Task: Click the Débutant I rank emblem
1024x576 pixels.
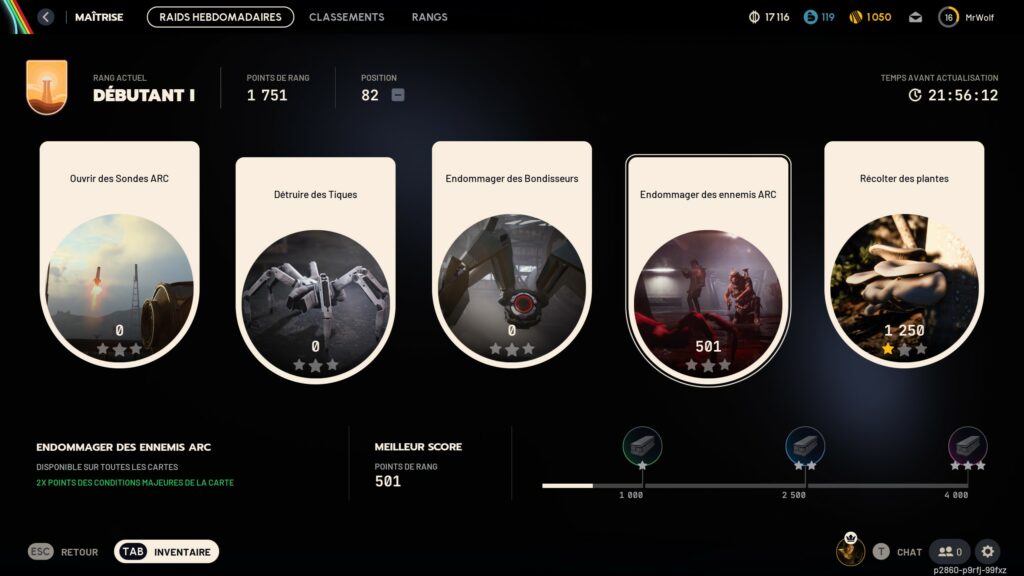Action: (x=47, y=87)
